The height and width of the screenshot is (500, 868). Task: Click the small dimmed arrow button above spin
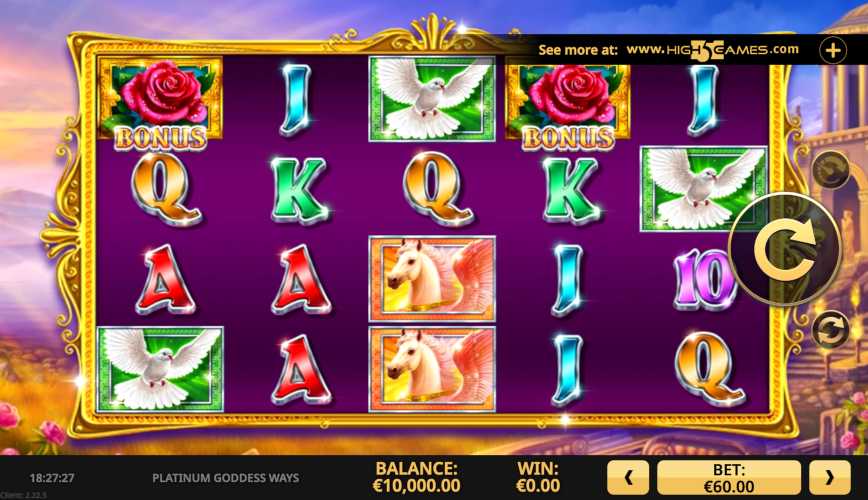(829, 171)
